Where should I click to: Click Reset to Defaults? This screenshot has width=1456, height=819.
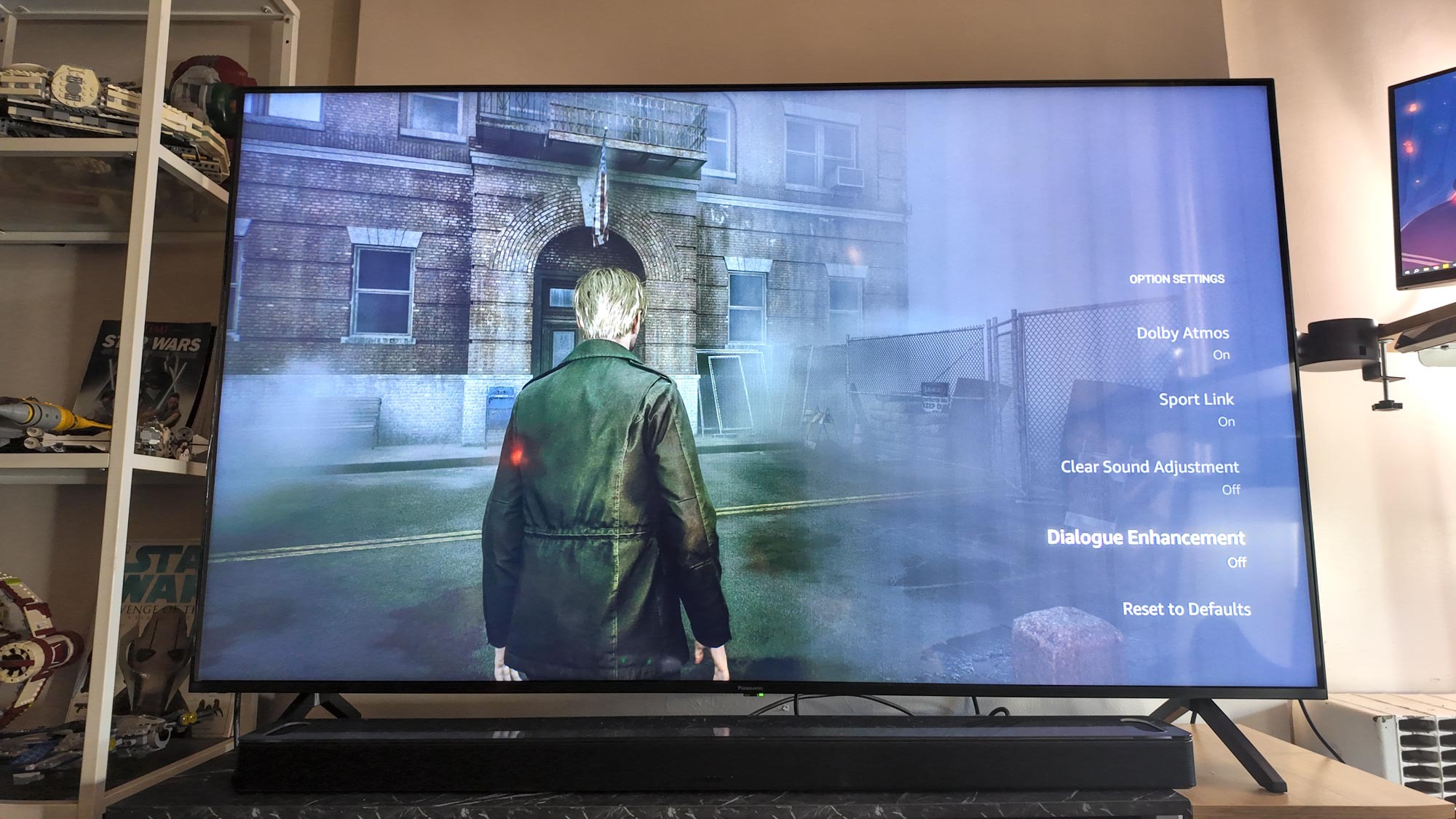pyautogui.click(x=1186, y=609)
